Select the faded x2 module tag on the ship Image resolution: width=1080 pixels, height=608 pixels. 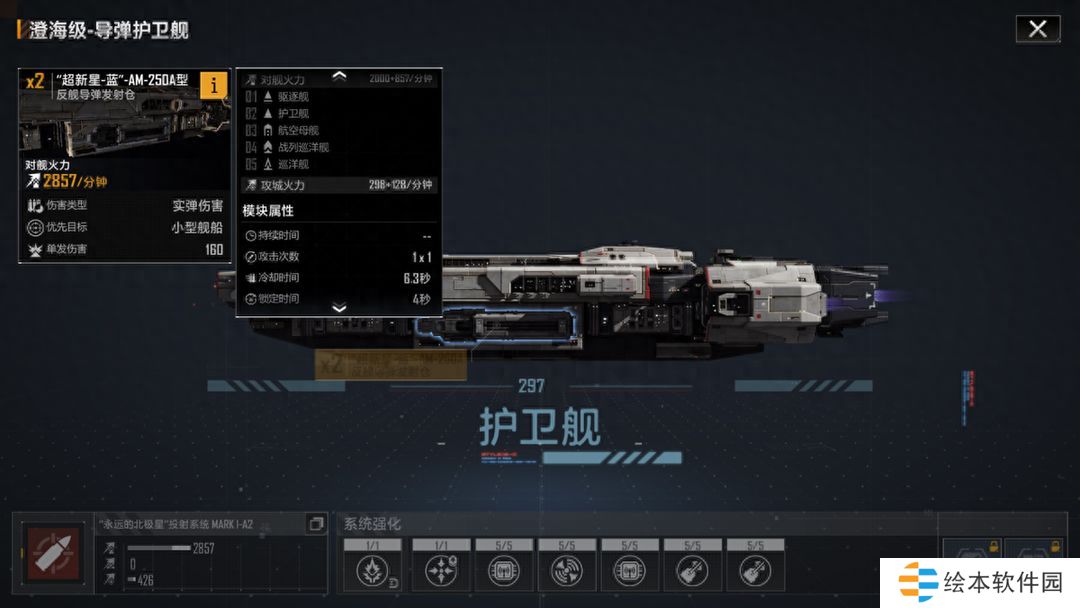[x=390, y=365]
